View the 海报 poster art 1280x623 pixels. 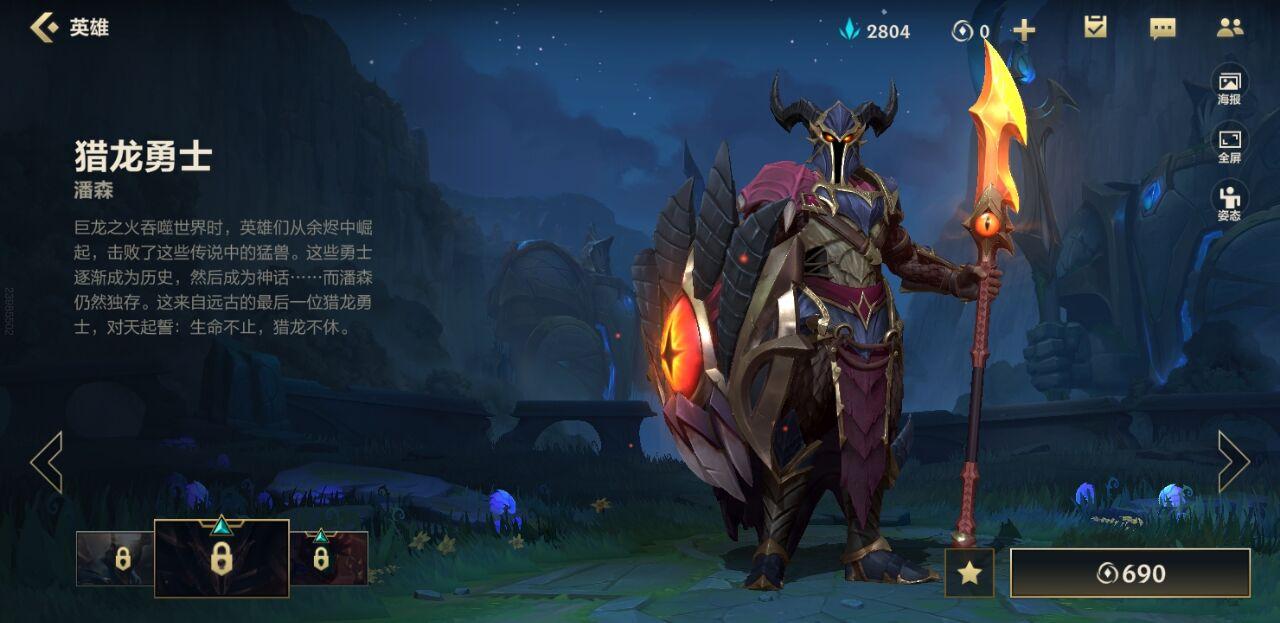pyautogui.click(x=1229, y=86)
